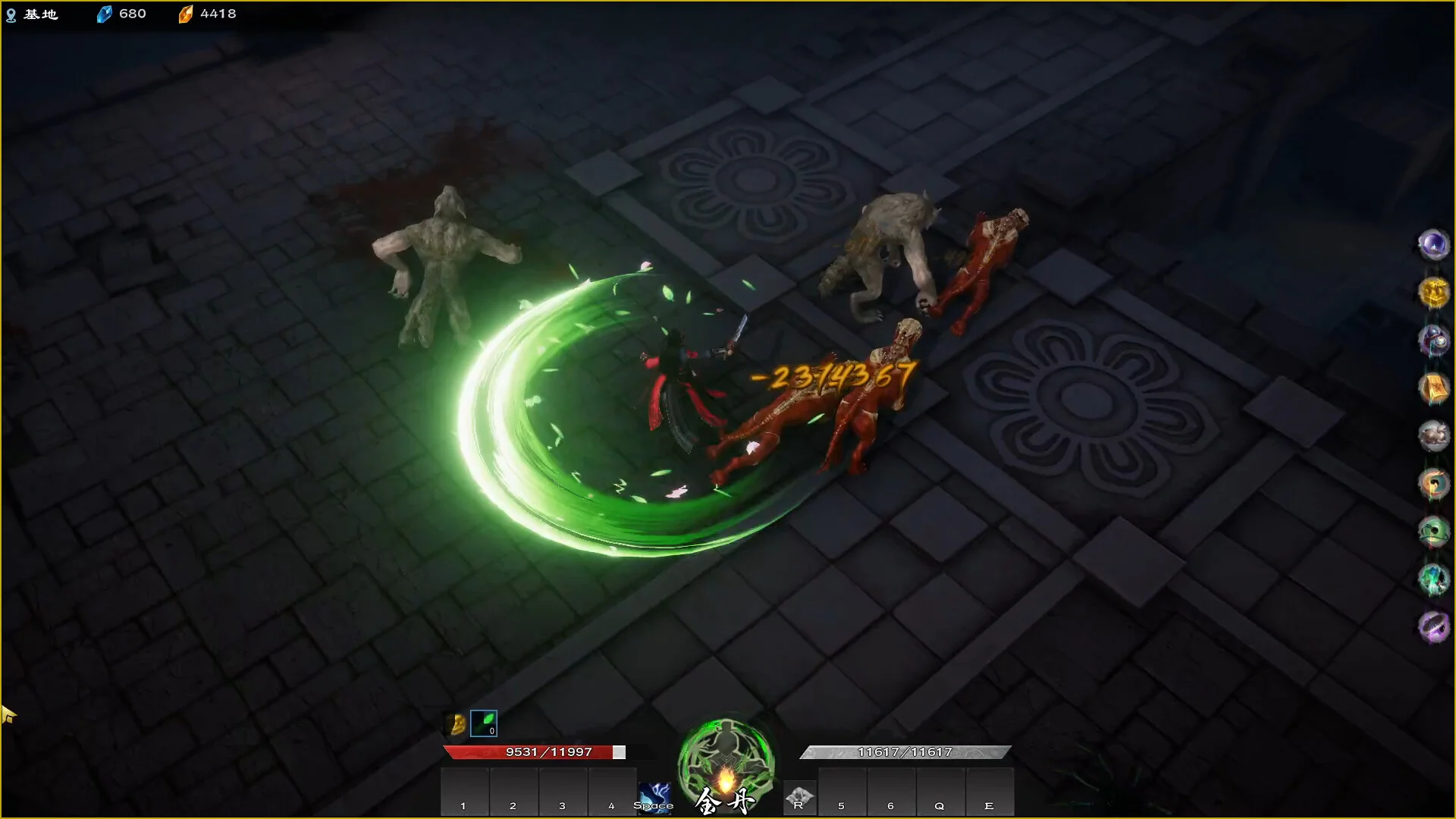Click the gold nugget status icon

[x=457, y=724]
